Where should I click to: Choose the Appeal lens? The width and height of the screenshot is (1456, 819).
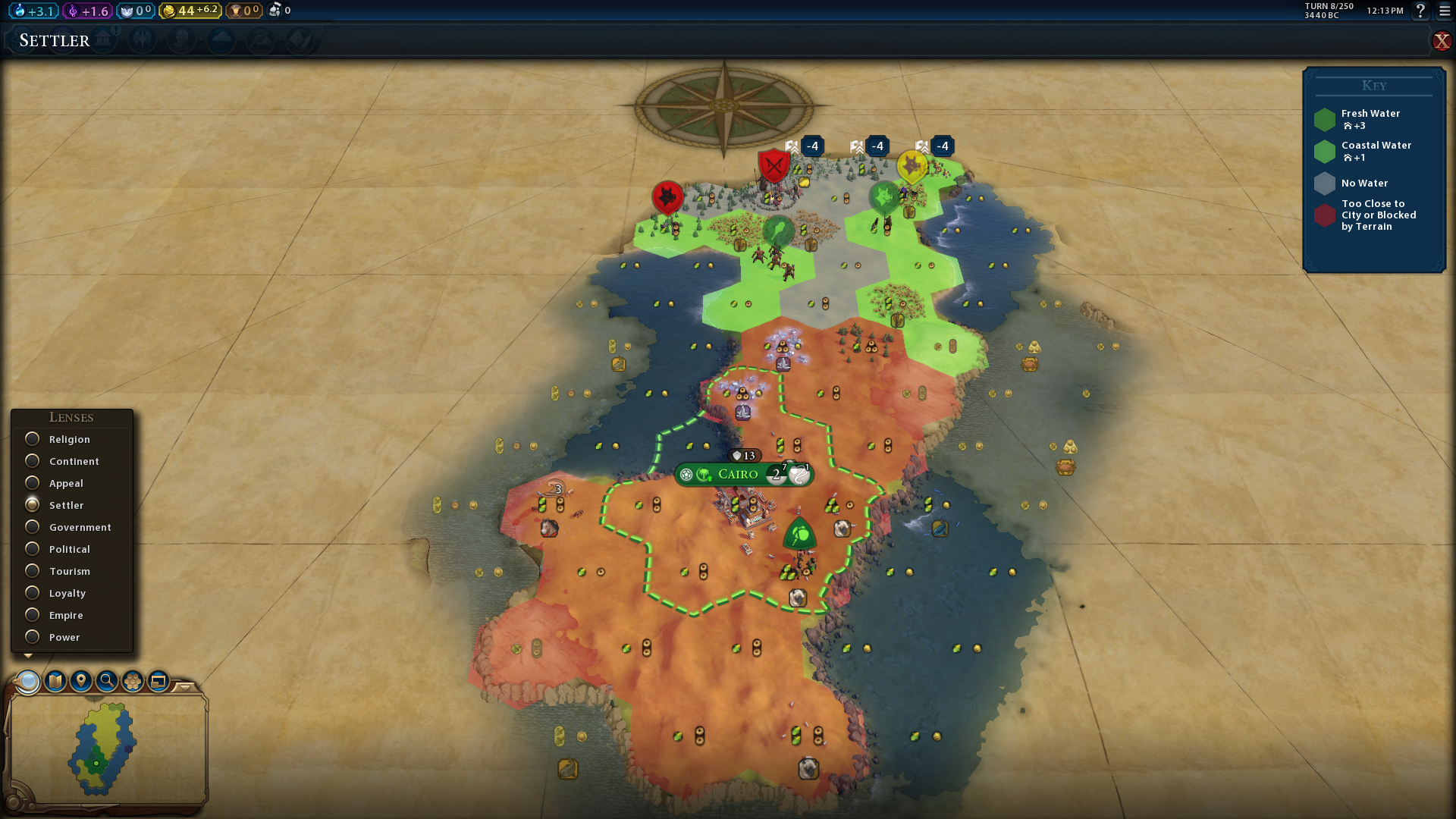[33, 483]
